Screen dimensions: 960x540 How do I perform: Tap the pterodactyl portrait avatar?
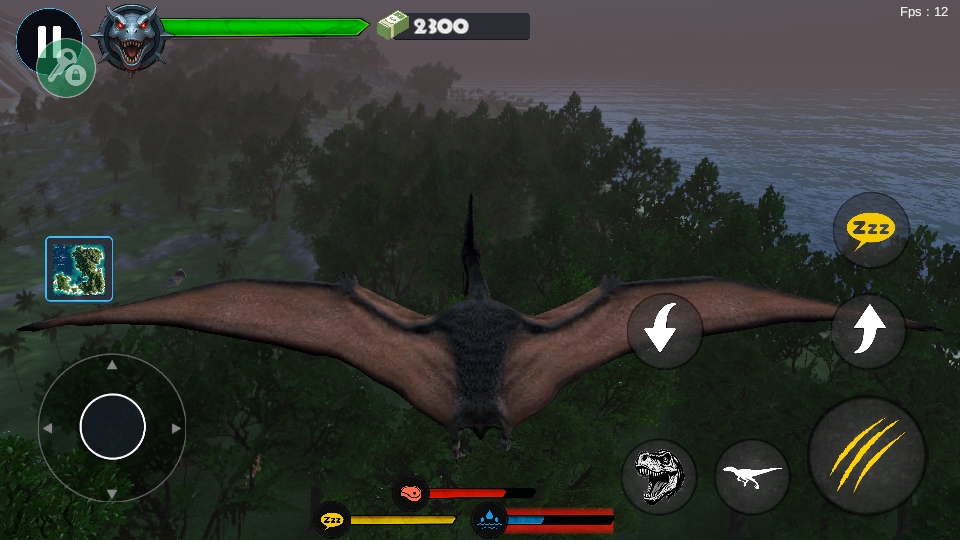click(131, 37)
